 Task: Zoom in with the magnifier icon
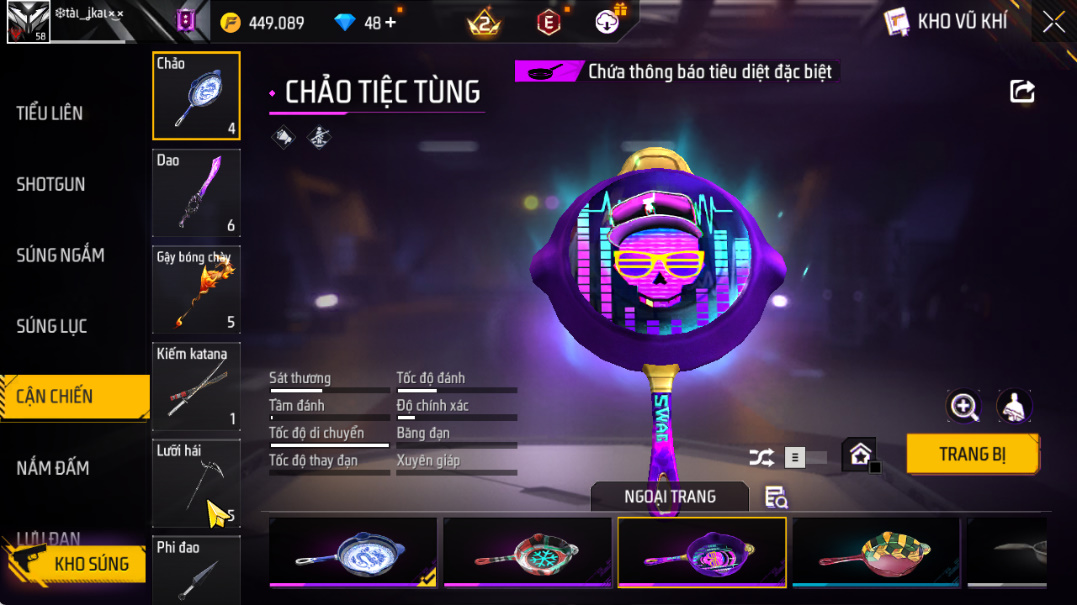tap(964, 405)
